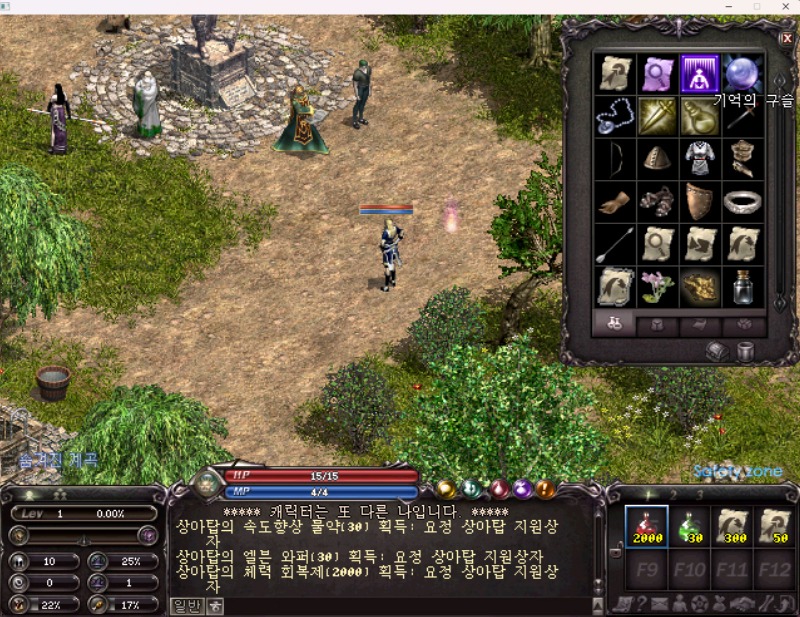Open the chest icon in inventory
The height and width of the screenshot is (617, 800).
pyautogui.click(x=717, y=351)
